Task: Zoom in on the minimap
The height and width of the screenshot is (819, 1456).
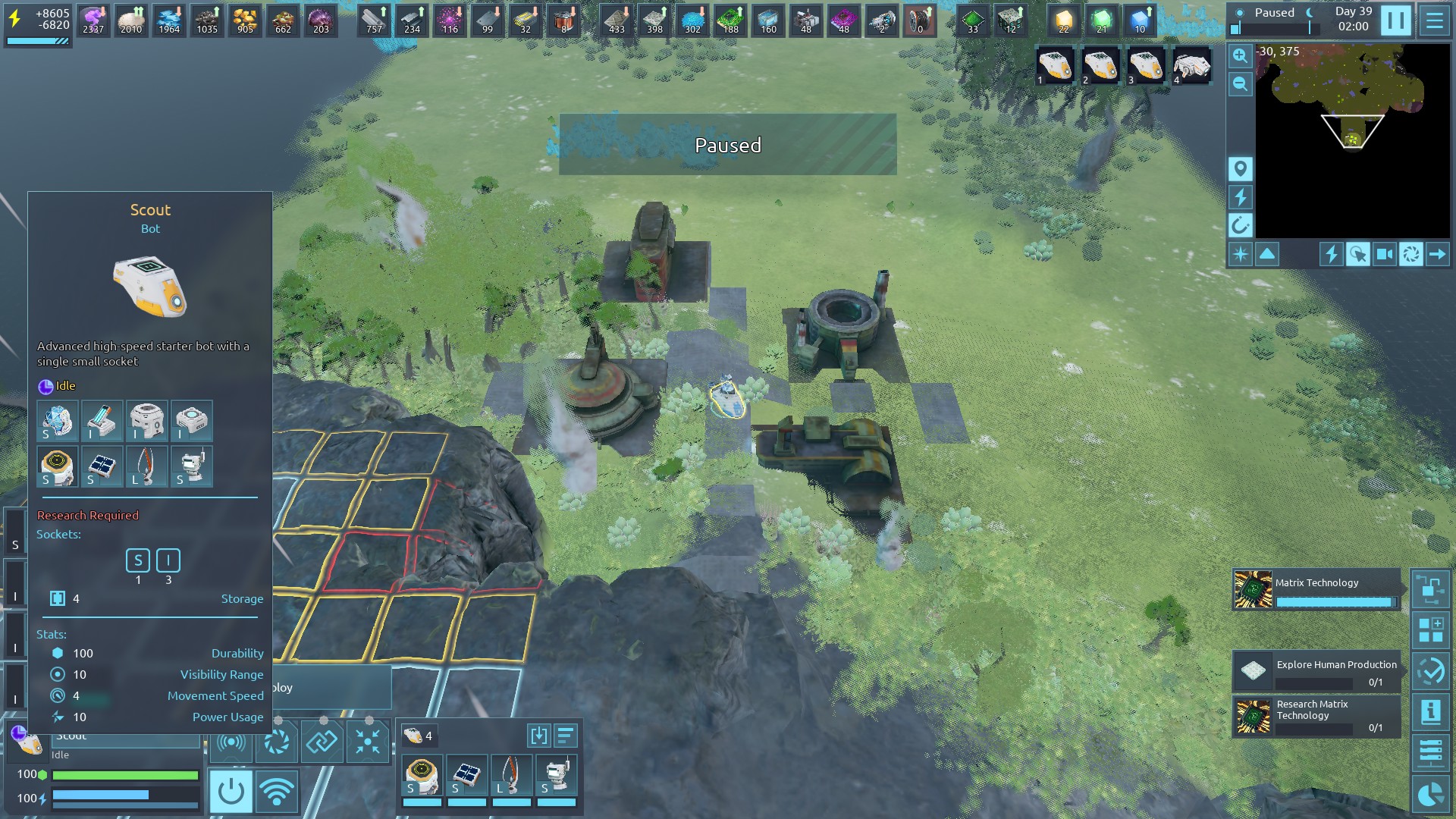Action: pyautogui.click(x=1240, y=56)
